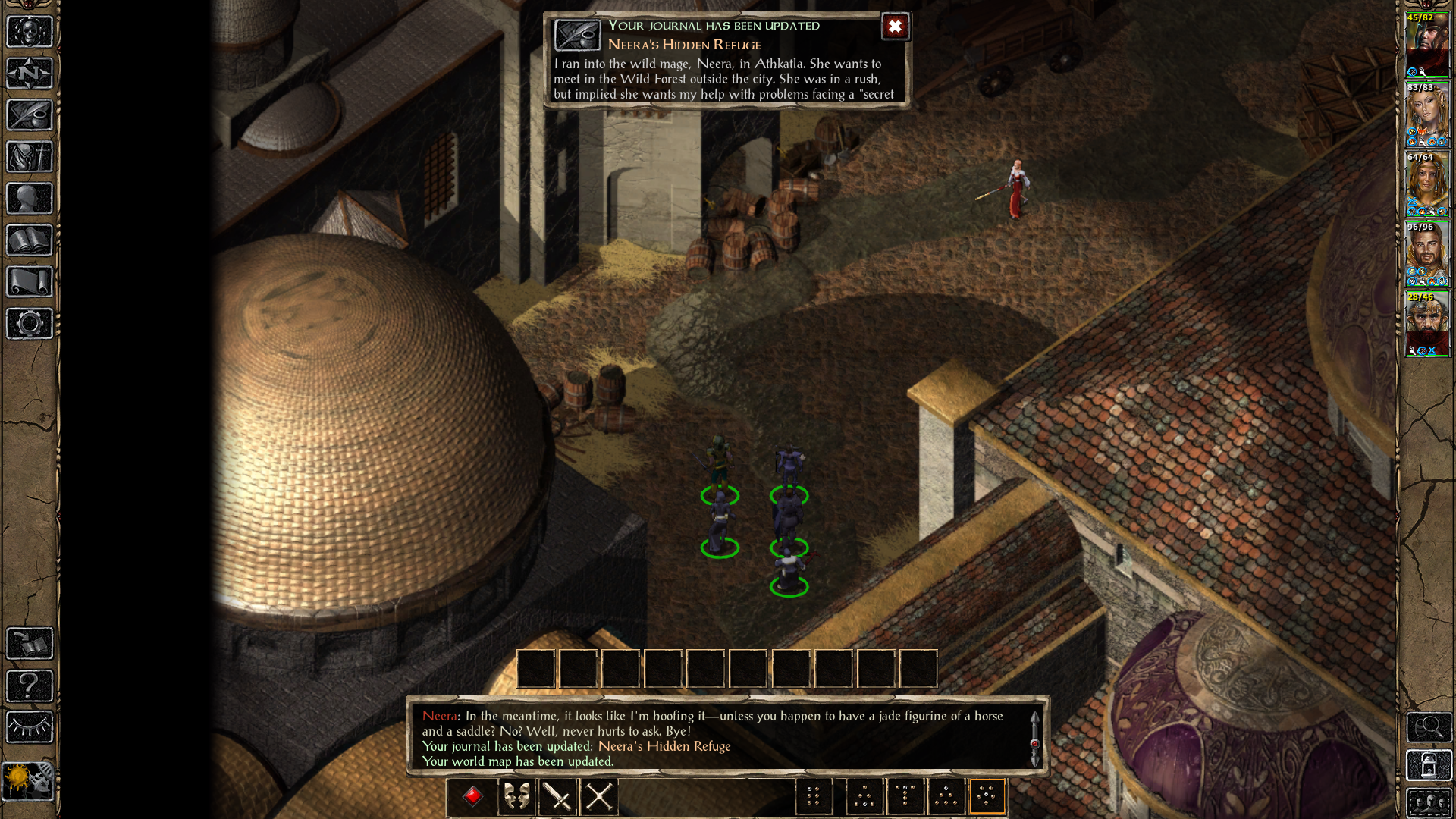Toggle the closed-eye interface hide button
Image resolution: width=1456 pixels, height=819 pixels.
(30, 727)
